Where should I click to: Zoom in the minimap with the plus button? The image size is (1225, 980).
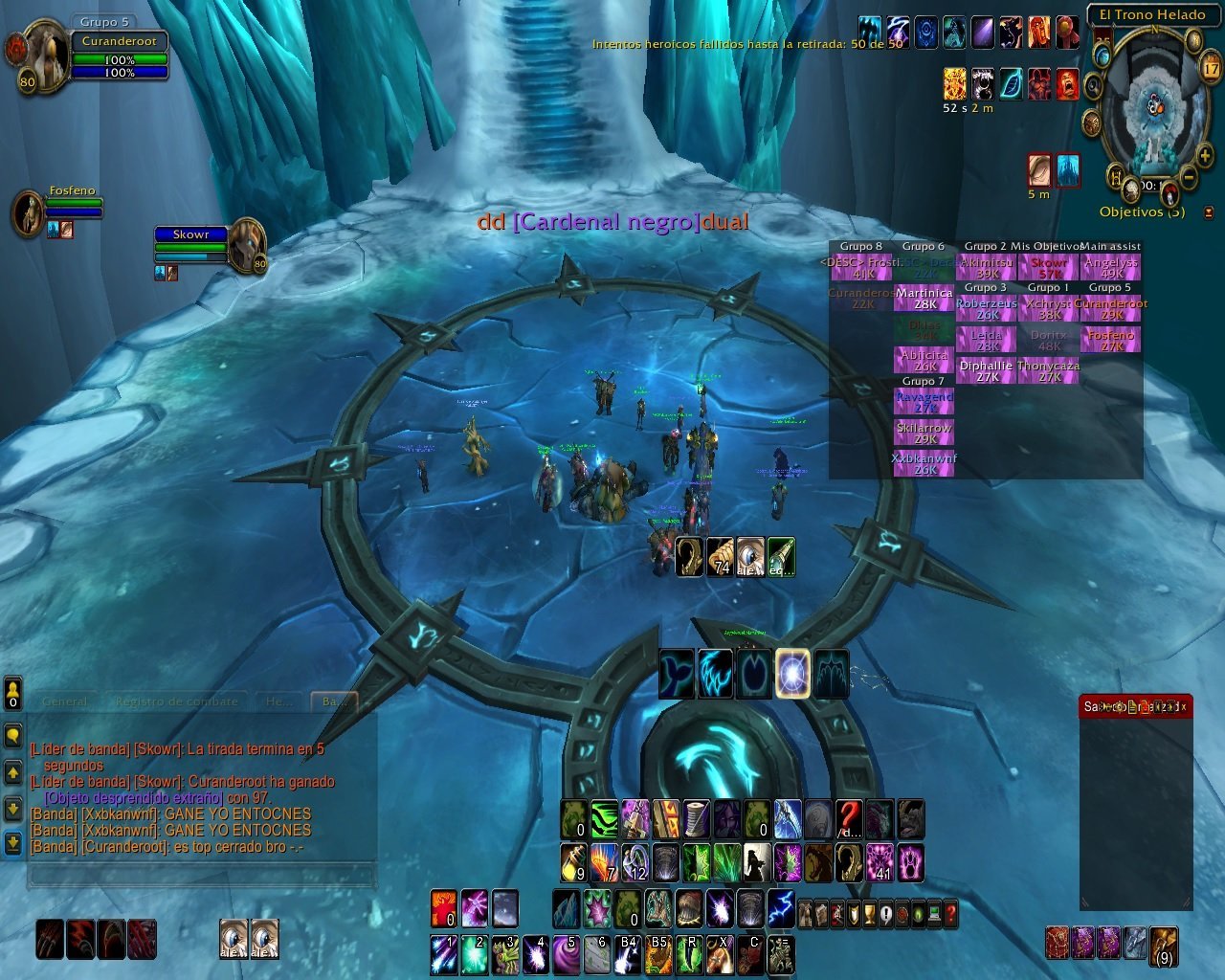(1204, 154)
